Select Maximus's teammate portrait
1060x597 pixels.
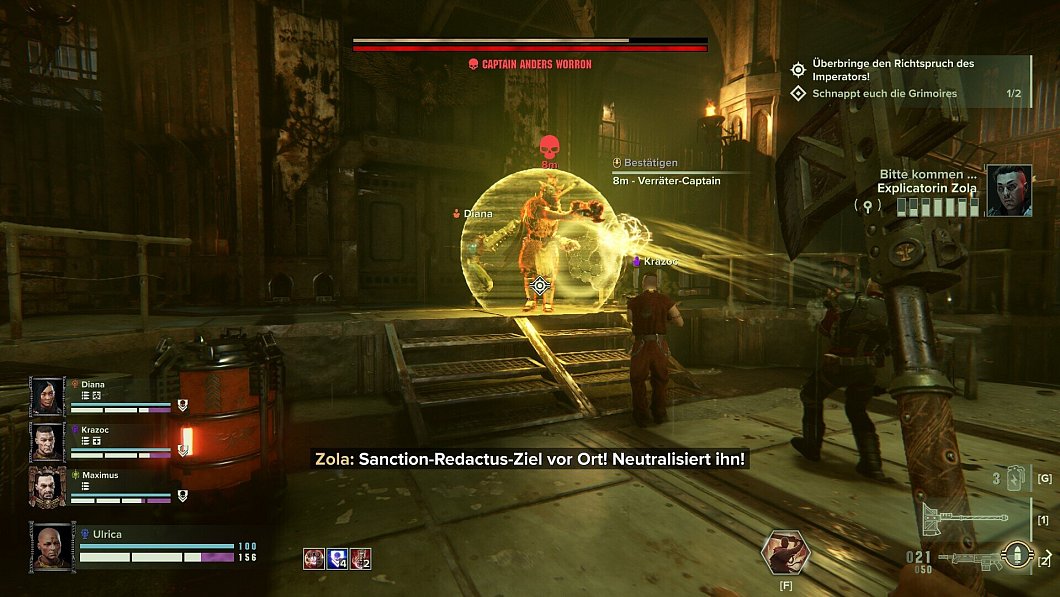(x=47, y=487)
